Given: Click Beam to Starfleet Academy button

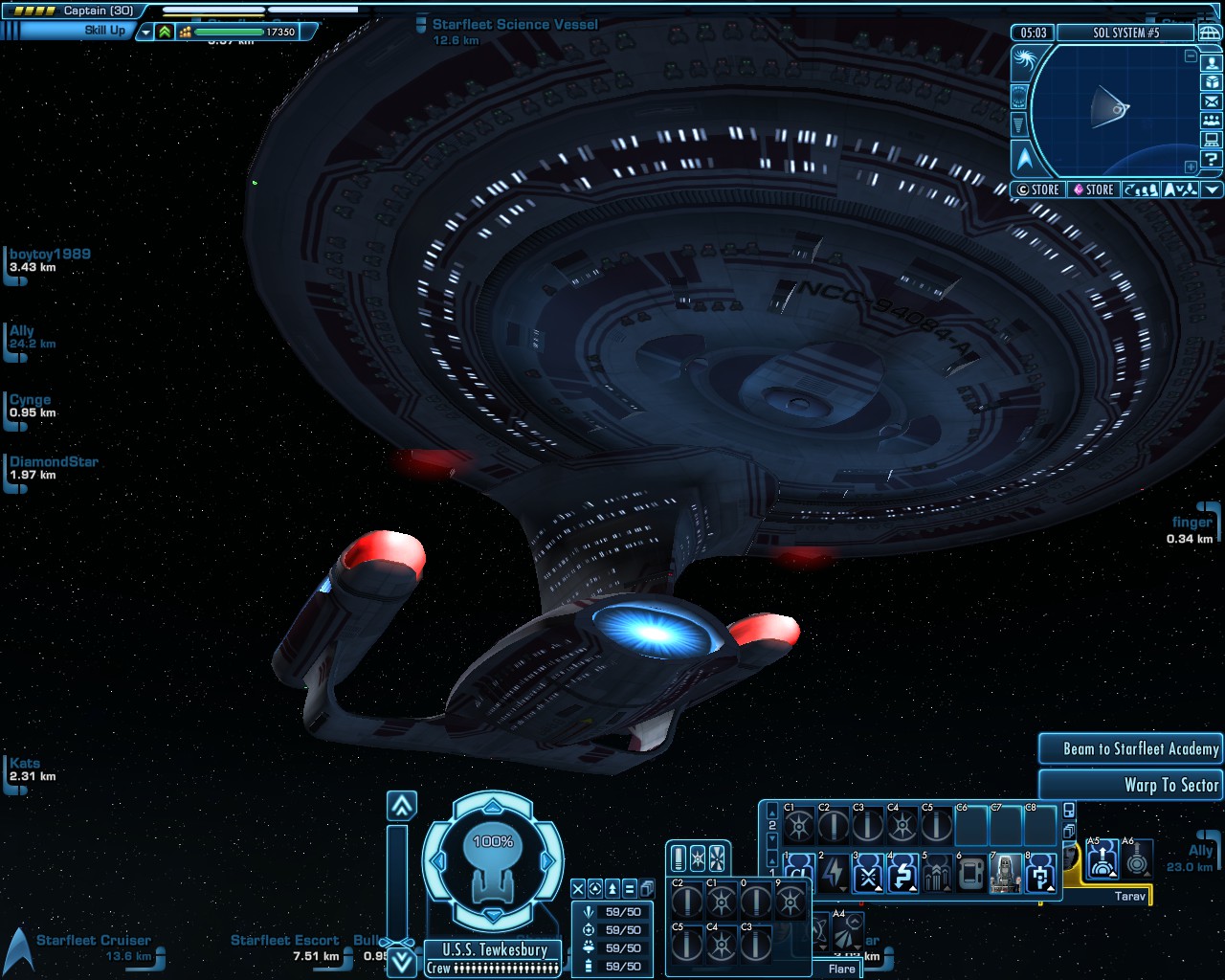Looking at the screenshot, I should [x=1130, y=749].
